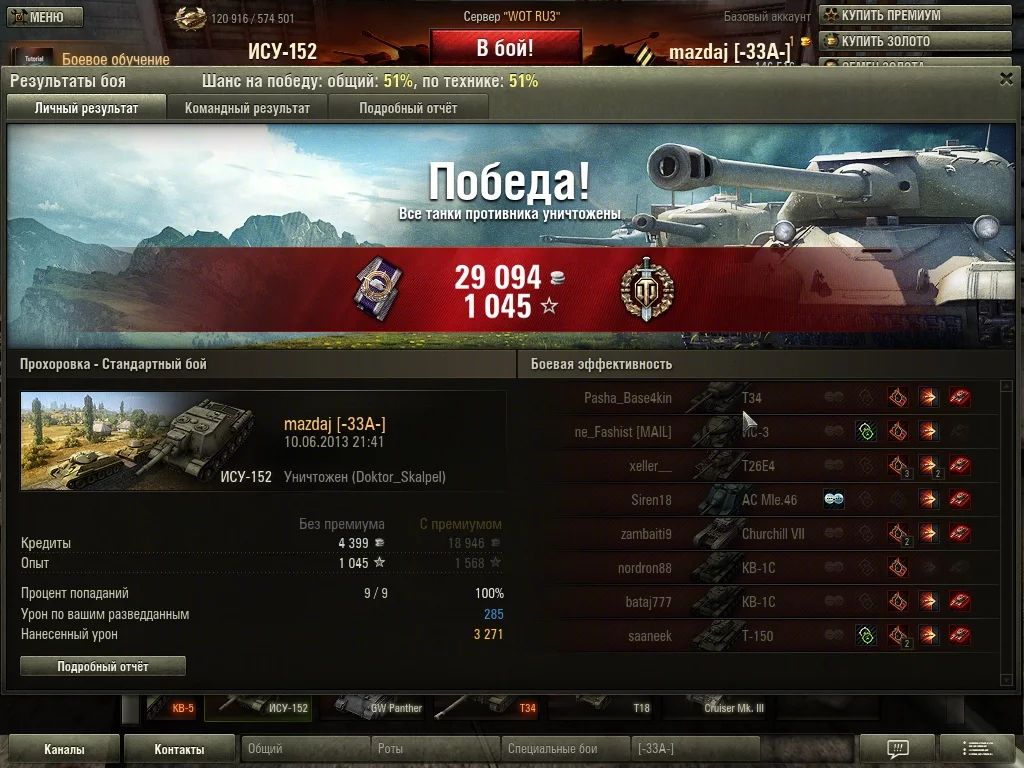Select the Роты channel tab
Screen dimensions: 1024x768
435,749
